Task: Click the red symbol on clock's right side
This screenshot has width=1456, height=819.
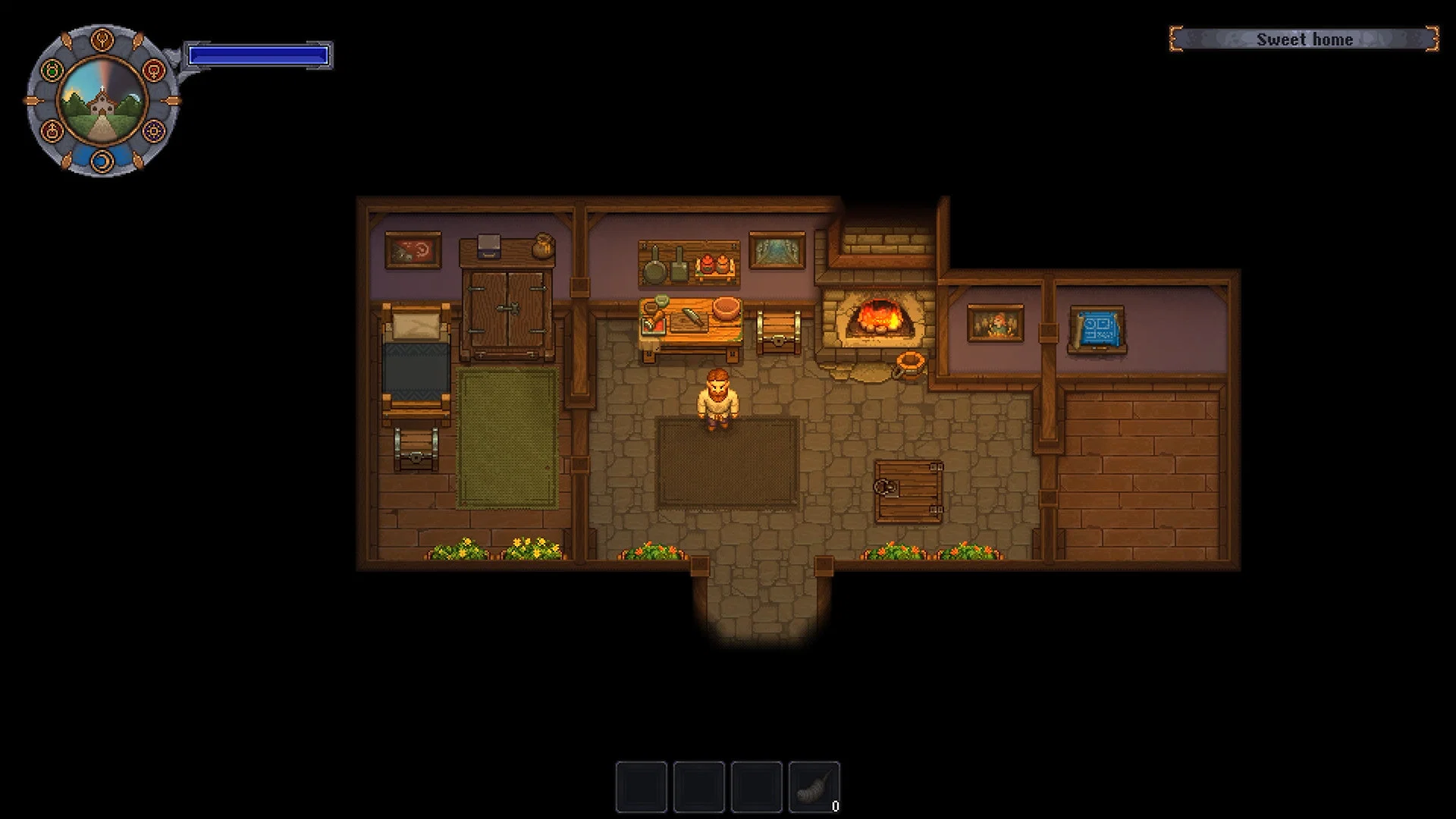Action: click(x=154, y=70)
